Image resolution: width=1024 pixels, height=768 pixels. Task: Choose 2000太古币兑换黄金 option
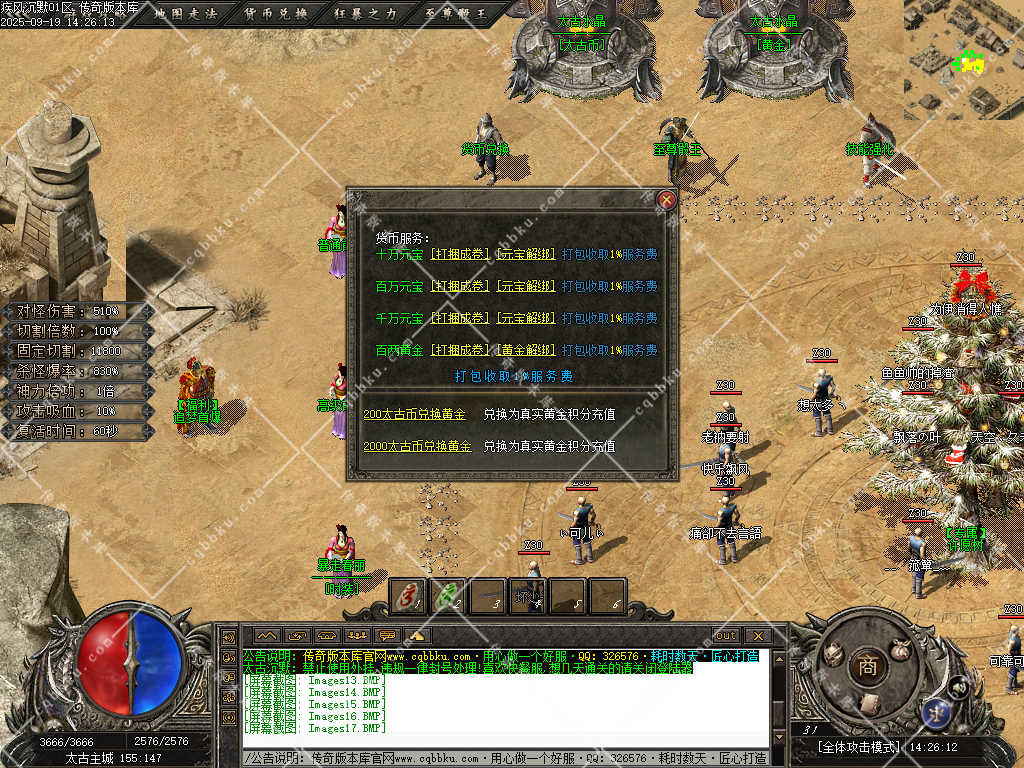coord(417,446)
